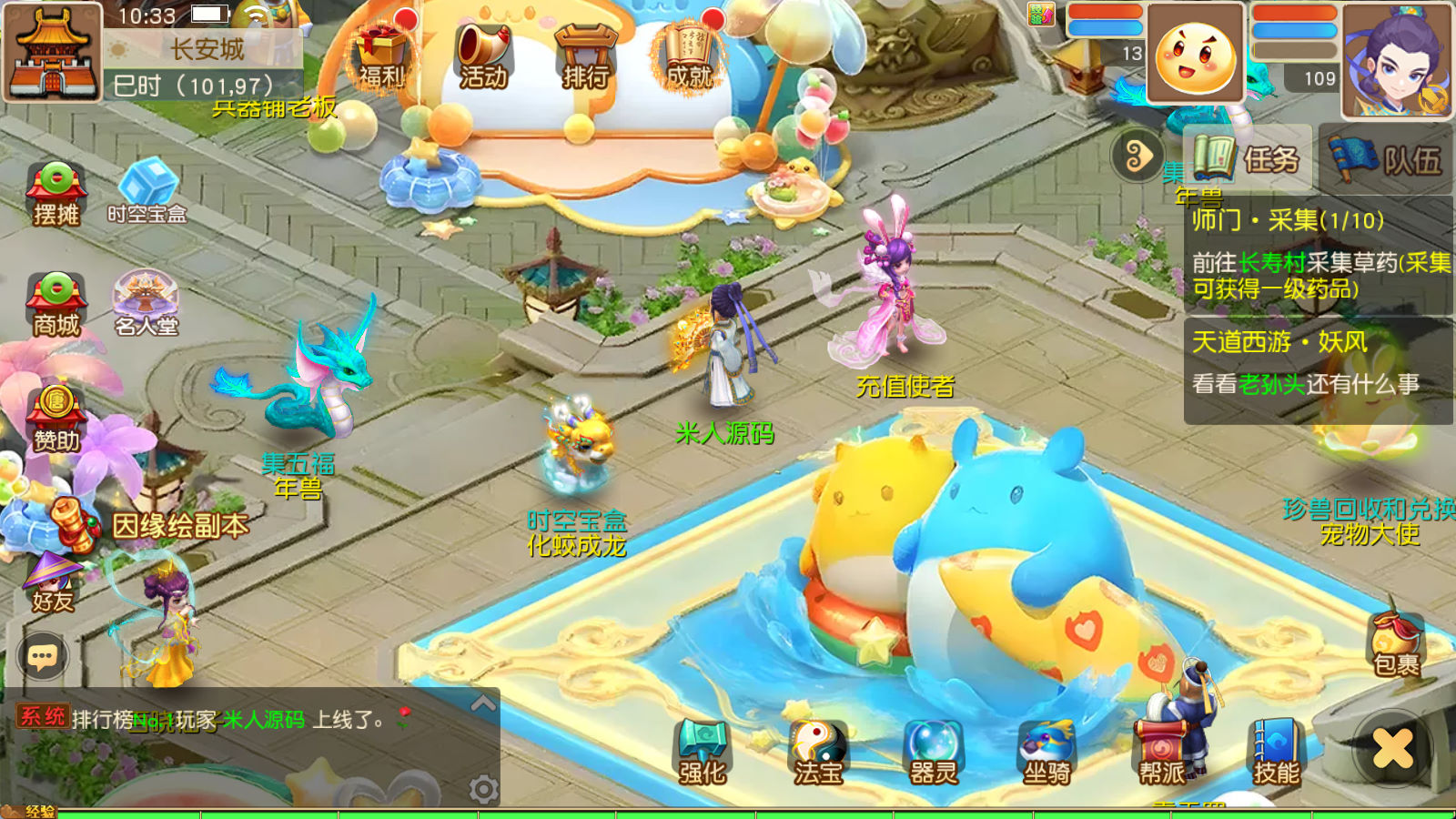Open the 成就 achievements book

coord(689,56)
